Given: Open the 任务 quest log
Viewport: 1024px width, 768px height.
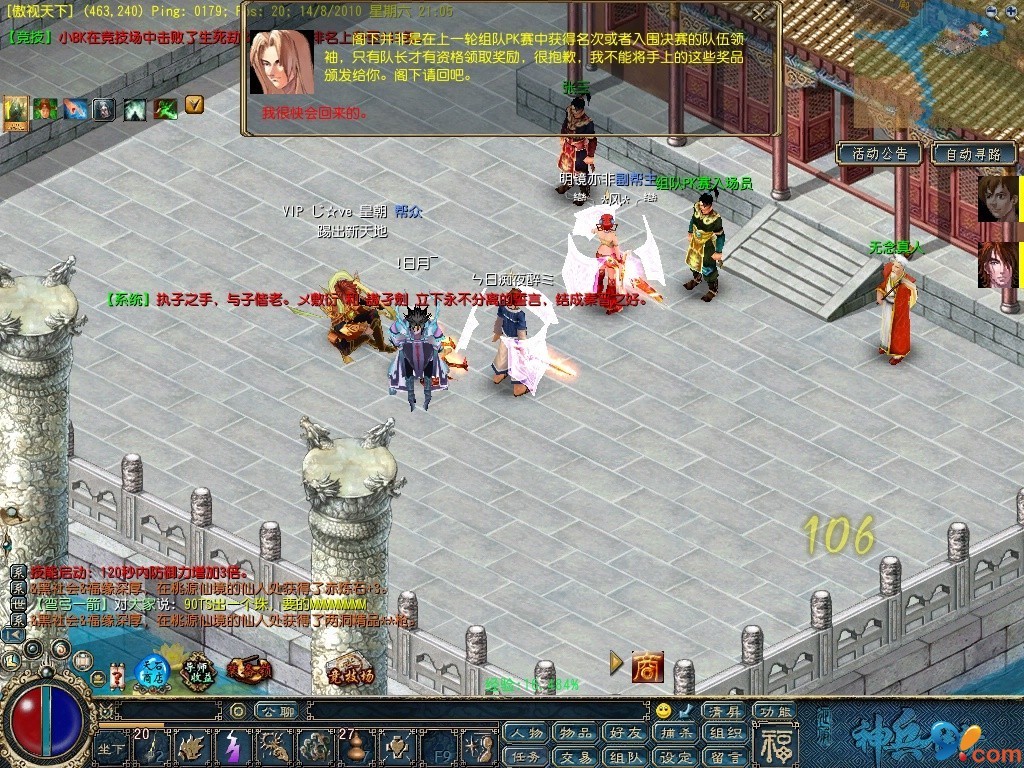Looking at the screenshot, I should [525, 757].
